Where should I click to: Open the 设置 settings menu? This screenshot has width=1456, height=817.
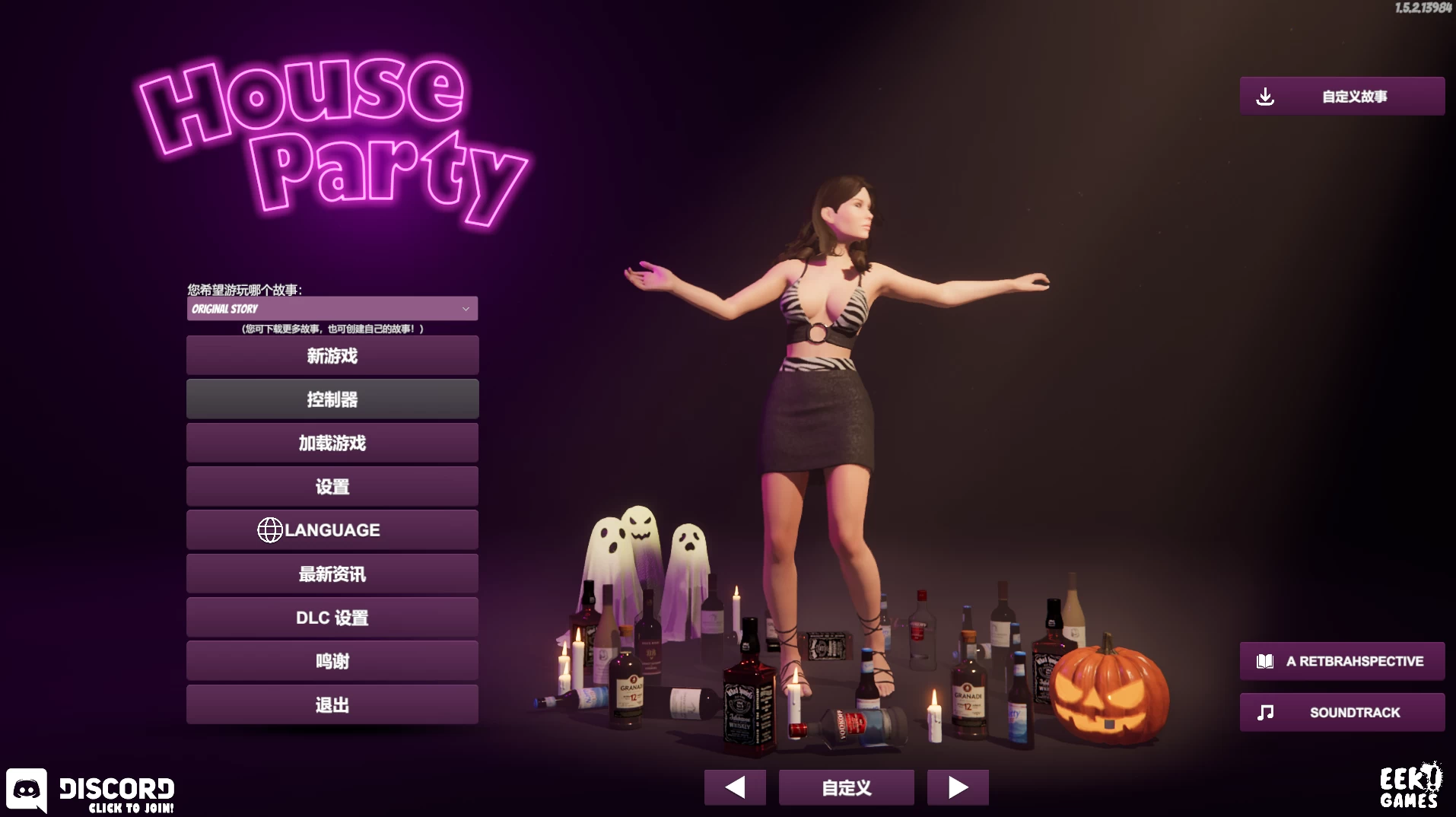[332, 486]
